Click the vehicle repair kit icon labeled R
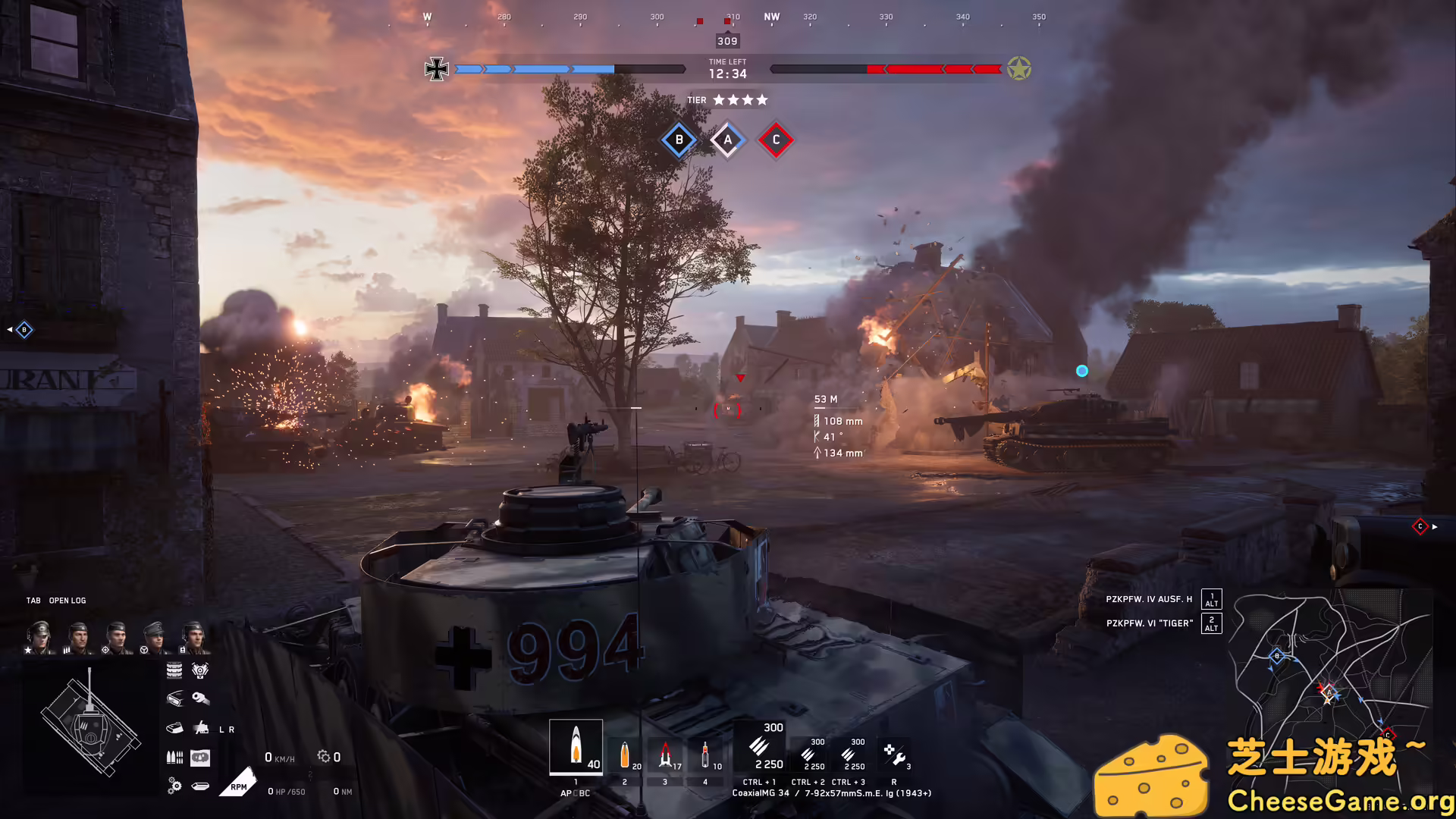1456x819 pixels. coord(895,755)
